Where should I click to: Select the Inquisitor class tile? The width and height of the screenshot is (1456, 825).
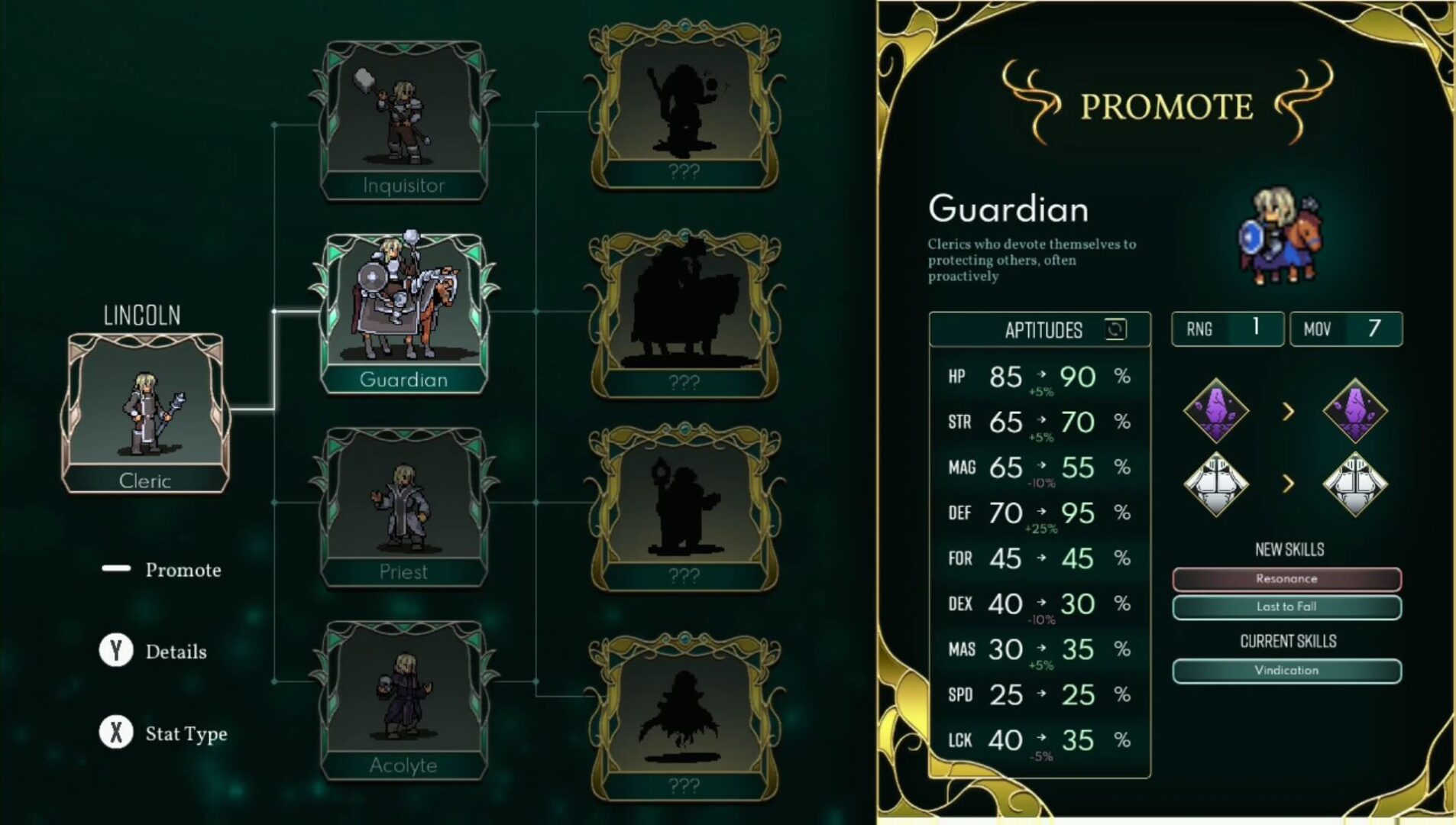403,122
